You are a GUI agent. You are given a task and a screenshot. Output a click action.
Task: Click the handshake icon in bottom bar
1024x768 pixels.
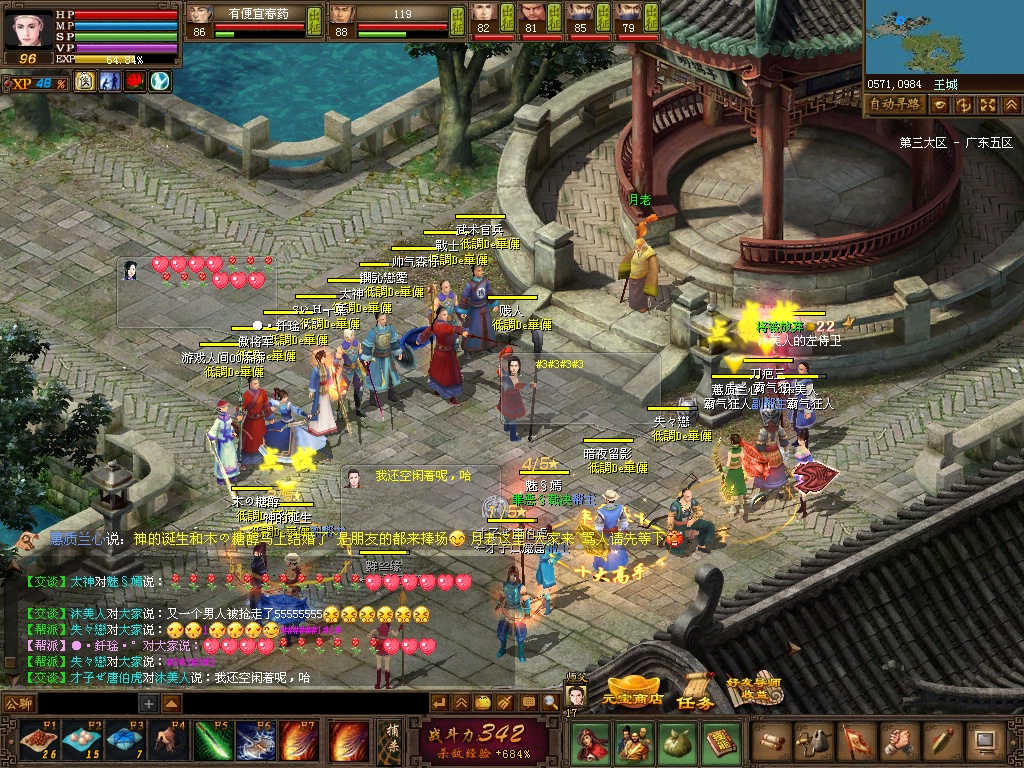tap(899, 742)
